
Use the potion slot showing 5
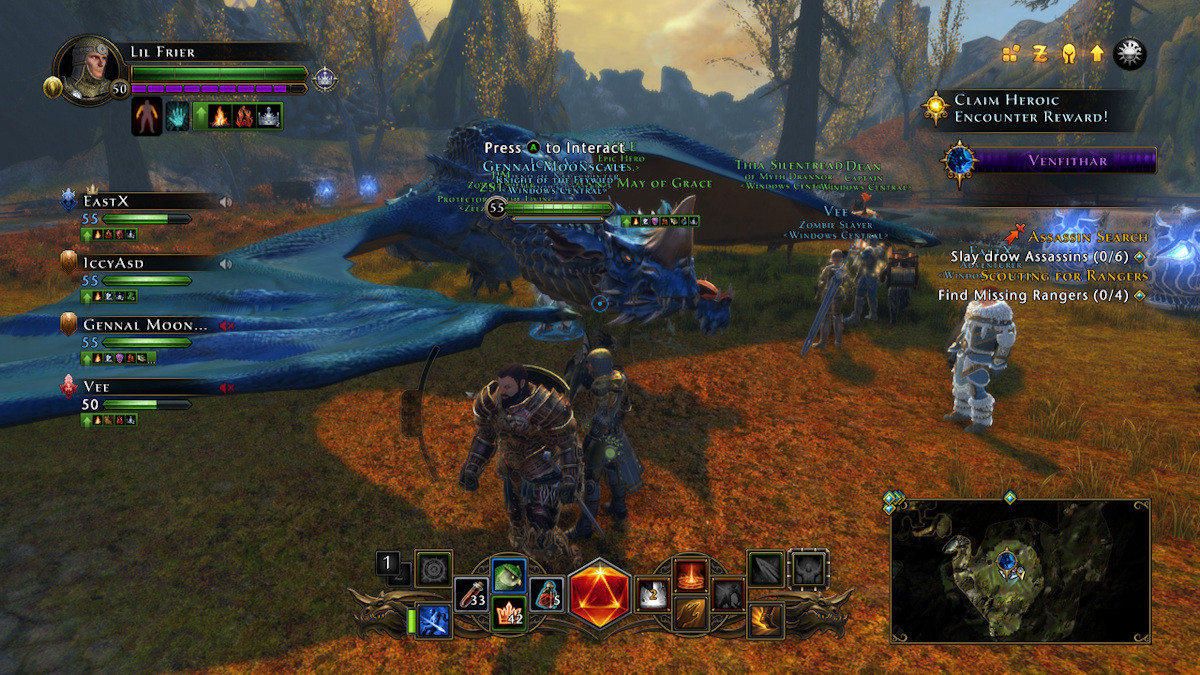click(546, 596)
